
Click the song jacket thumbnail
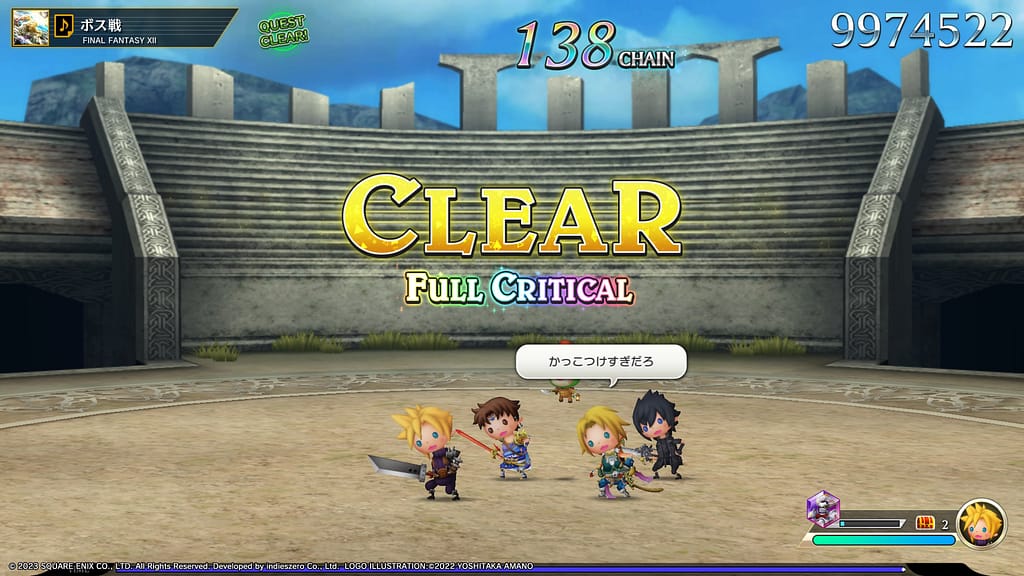coord(30,28)
